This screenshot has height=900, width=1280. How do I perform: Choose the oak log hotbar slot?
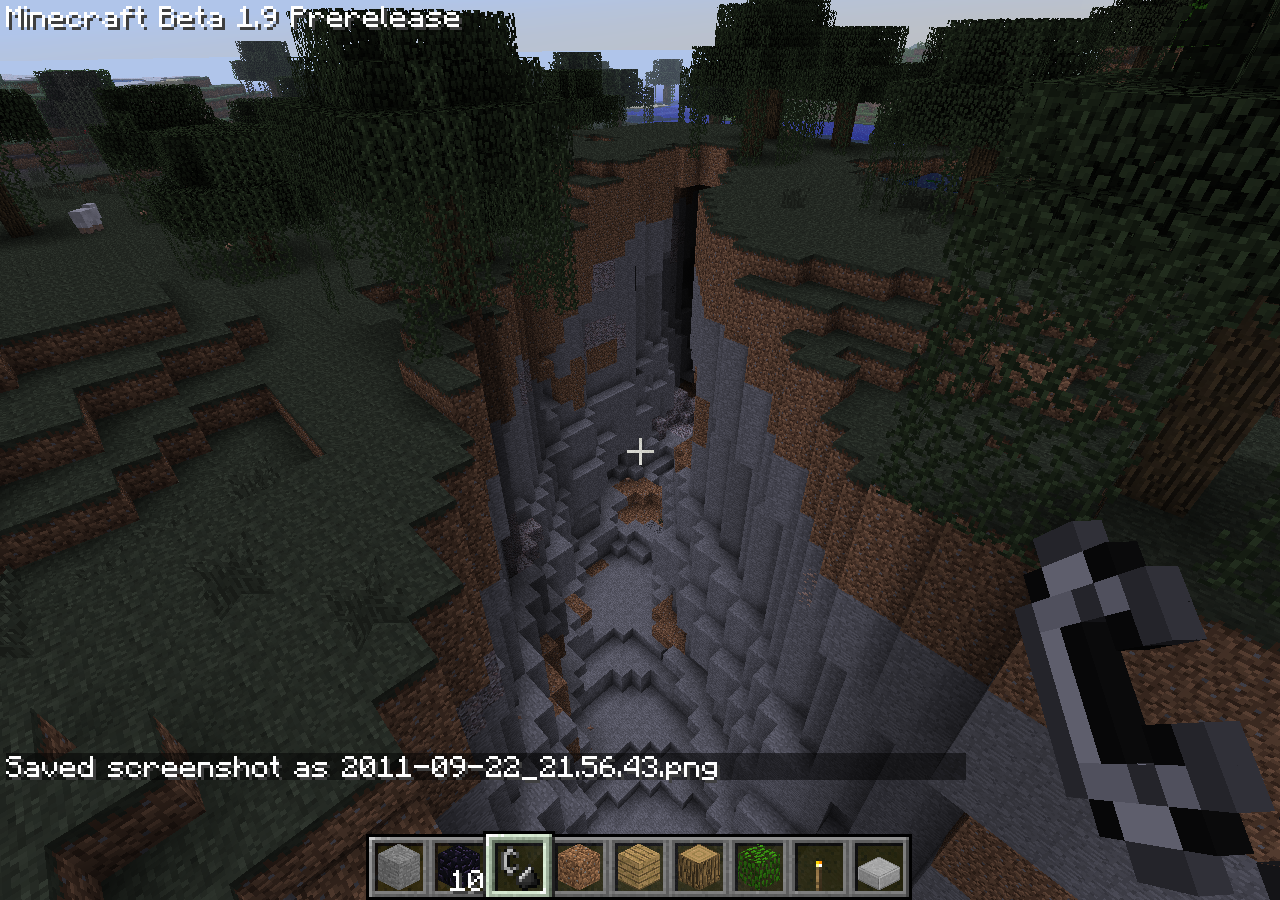(x=699, y=866)
